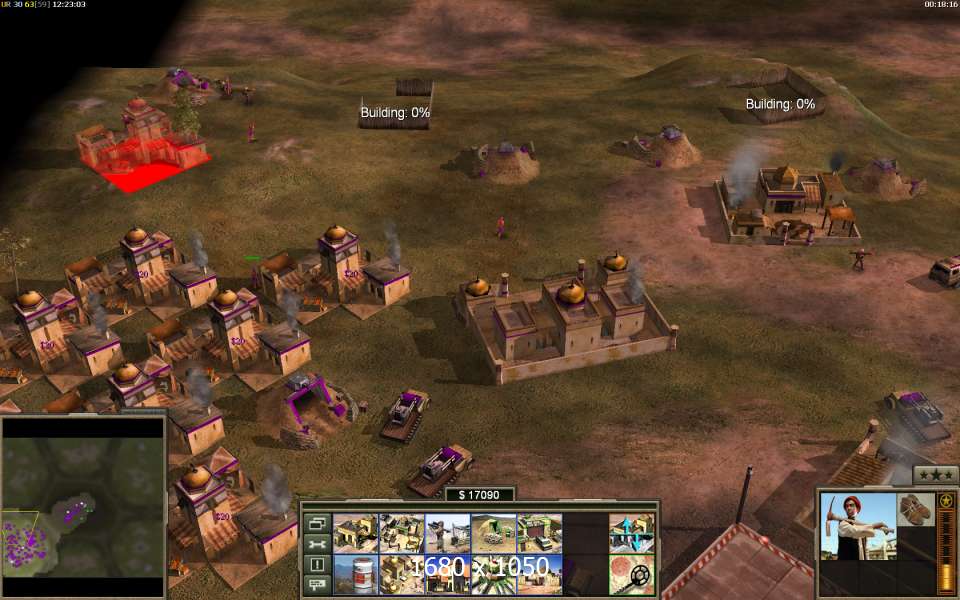Click the worker unit portrait

tap(857, 525)
